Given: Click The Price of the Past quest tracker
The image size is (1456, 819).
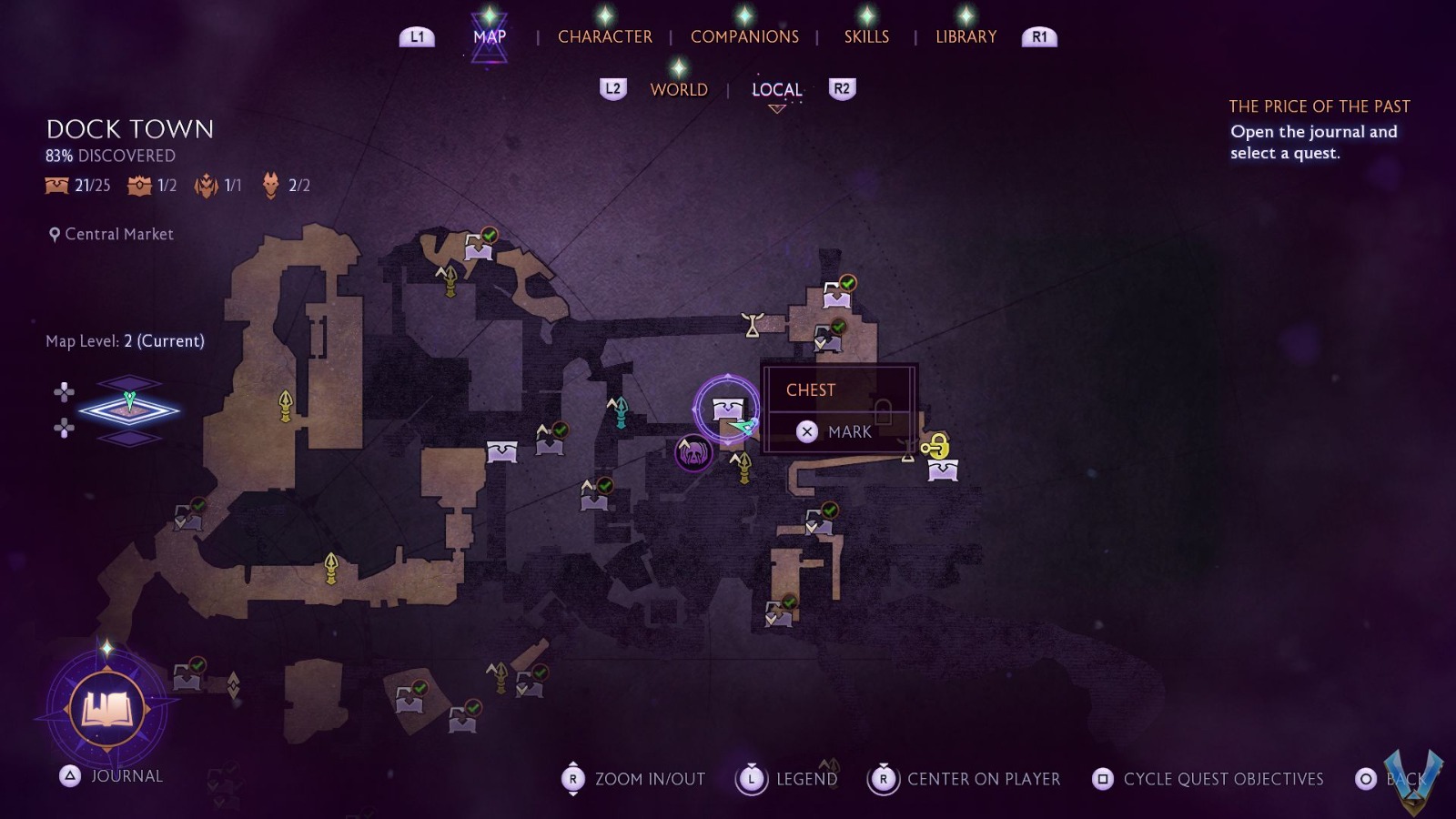Looking at the screenshot, I should click(1319, 106).
